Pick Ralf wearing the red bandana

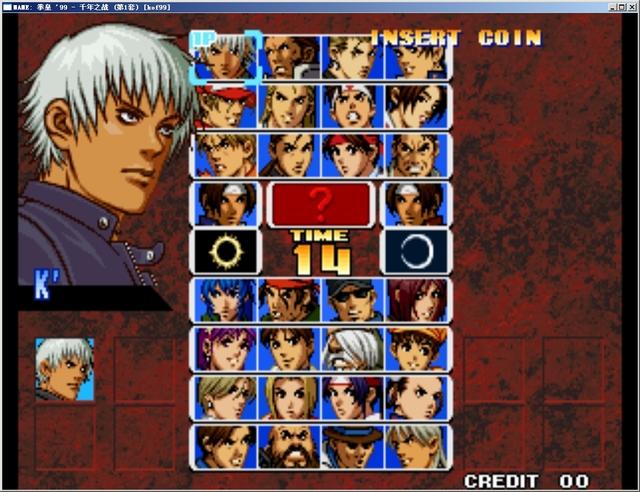coord(290,300)
